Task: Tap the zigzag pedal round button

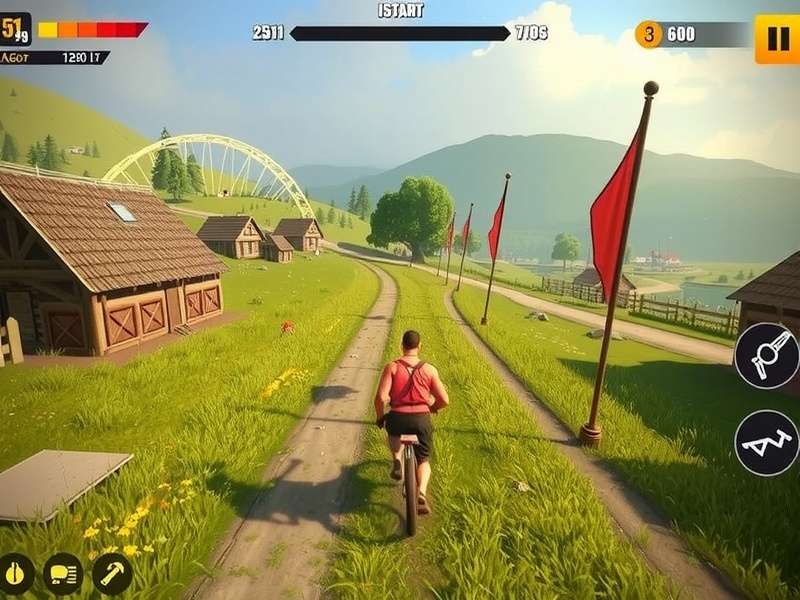Action: point(767,442)
